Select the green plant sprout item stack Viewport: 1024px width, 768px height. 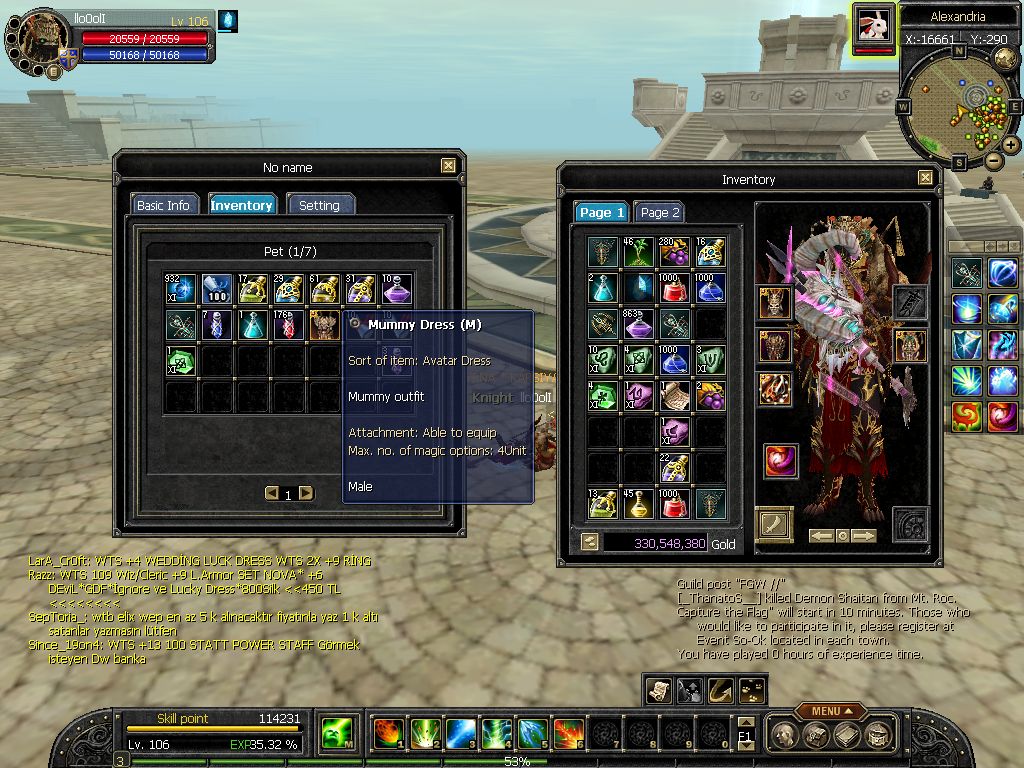point(638,252)
